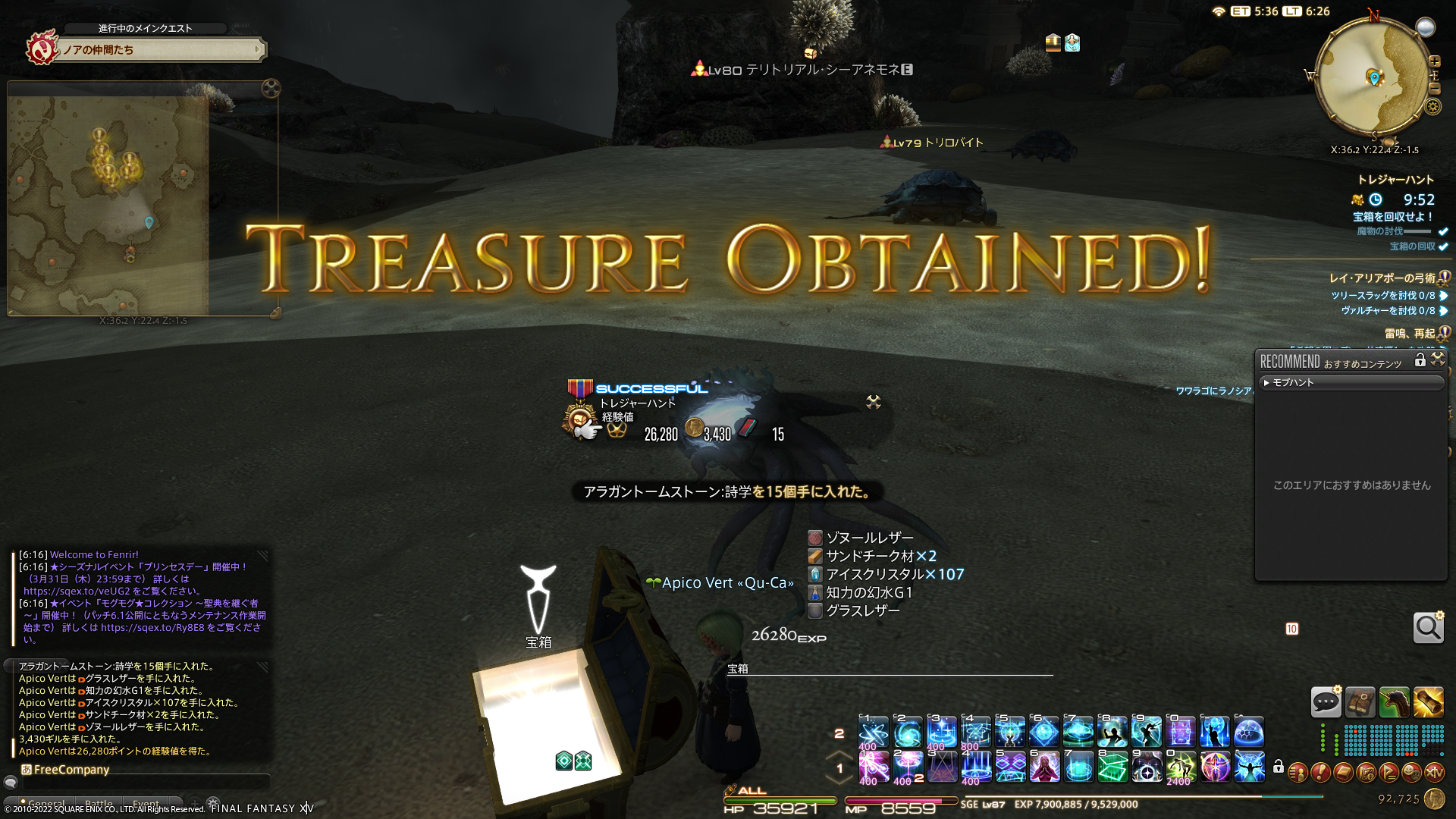
Task: Summon the unicorn mount icon
Action: pyautogui.click(x=1394, y=702)
